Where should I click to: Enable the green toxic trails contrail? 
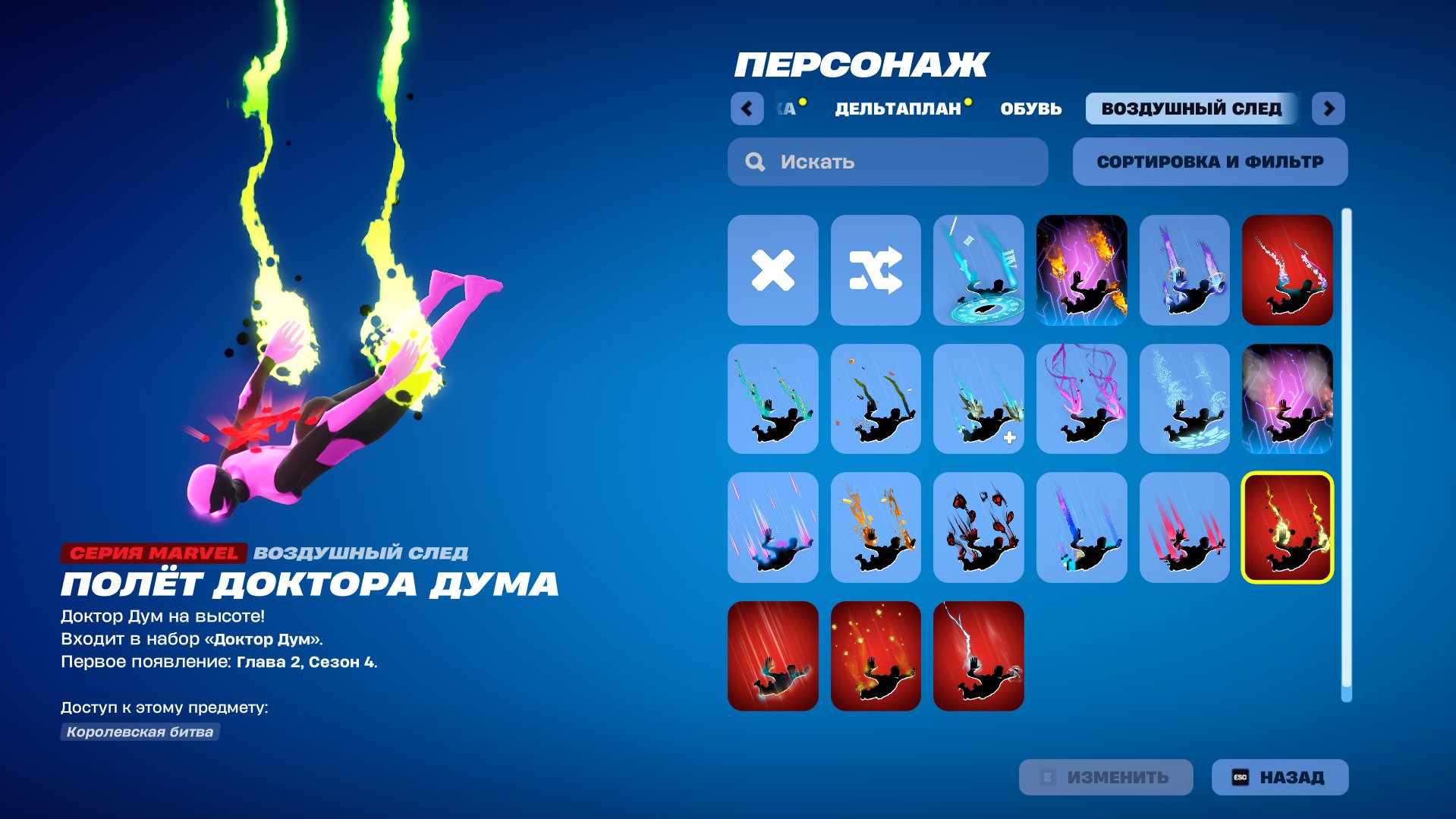click(x=772, y=398)
